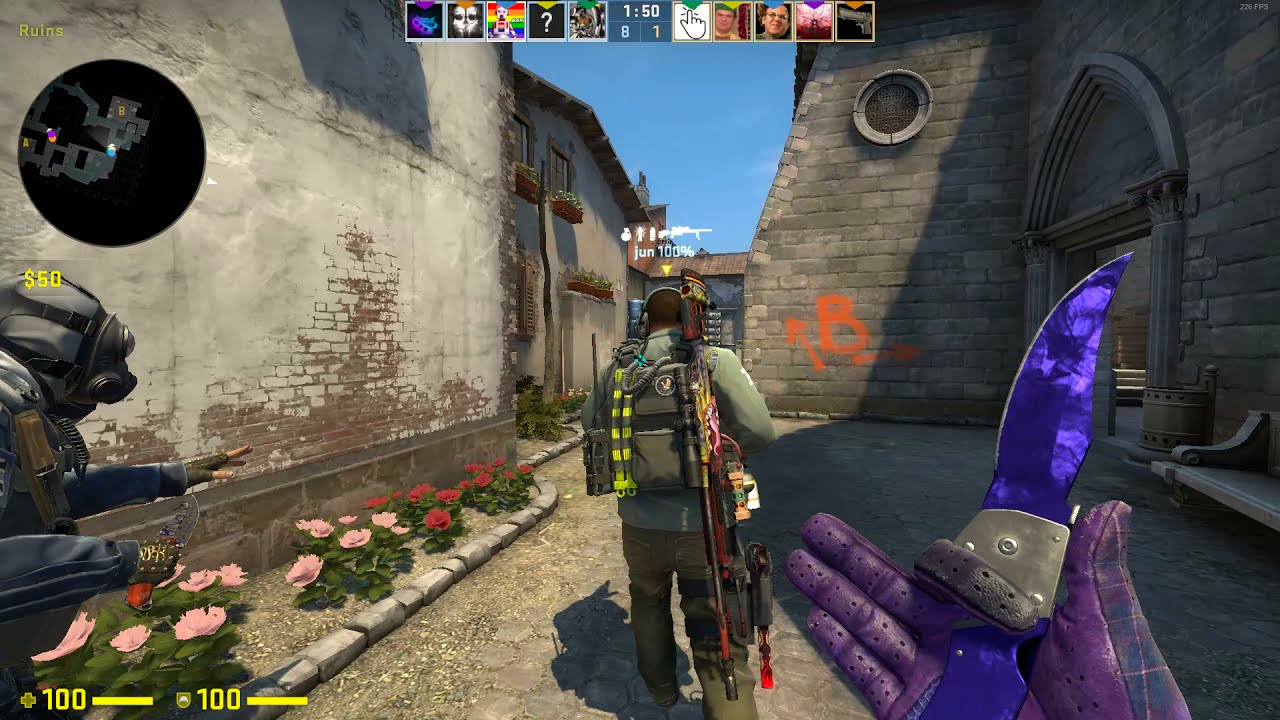Select the skull-masked player avatar
The height and width of the screenshot is (720, 1280).
pos(466,21)
